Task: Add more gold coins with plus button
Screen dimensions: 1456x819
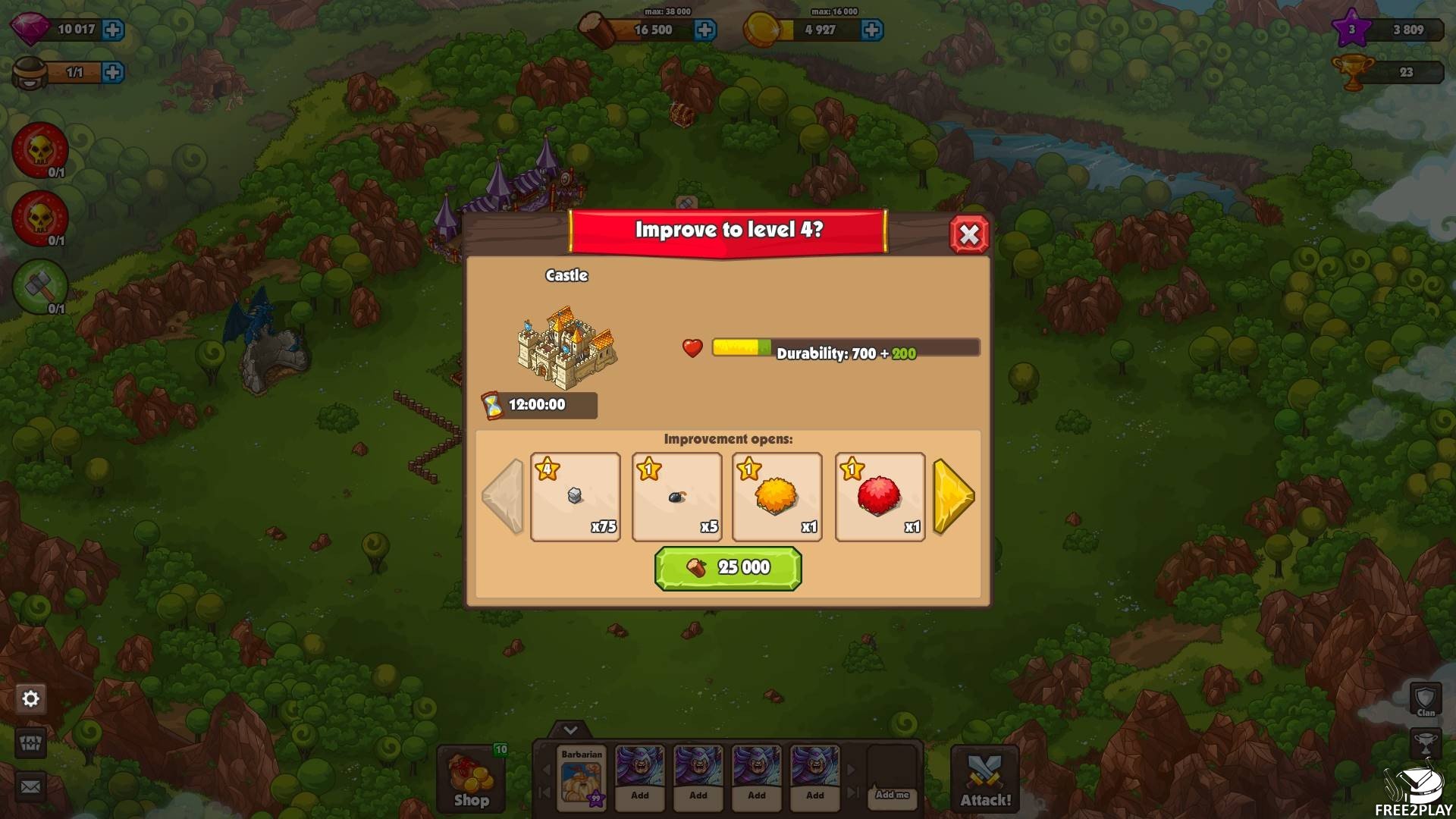Action: (871, 30)
